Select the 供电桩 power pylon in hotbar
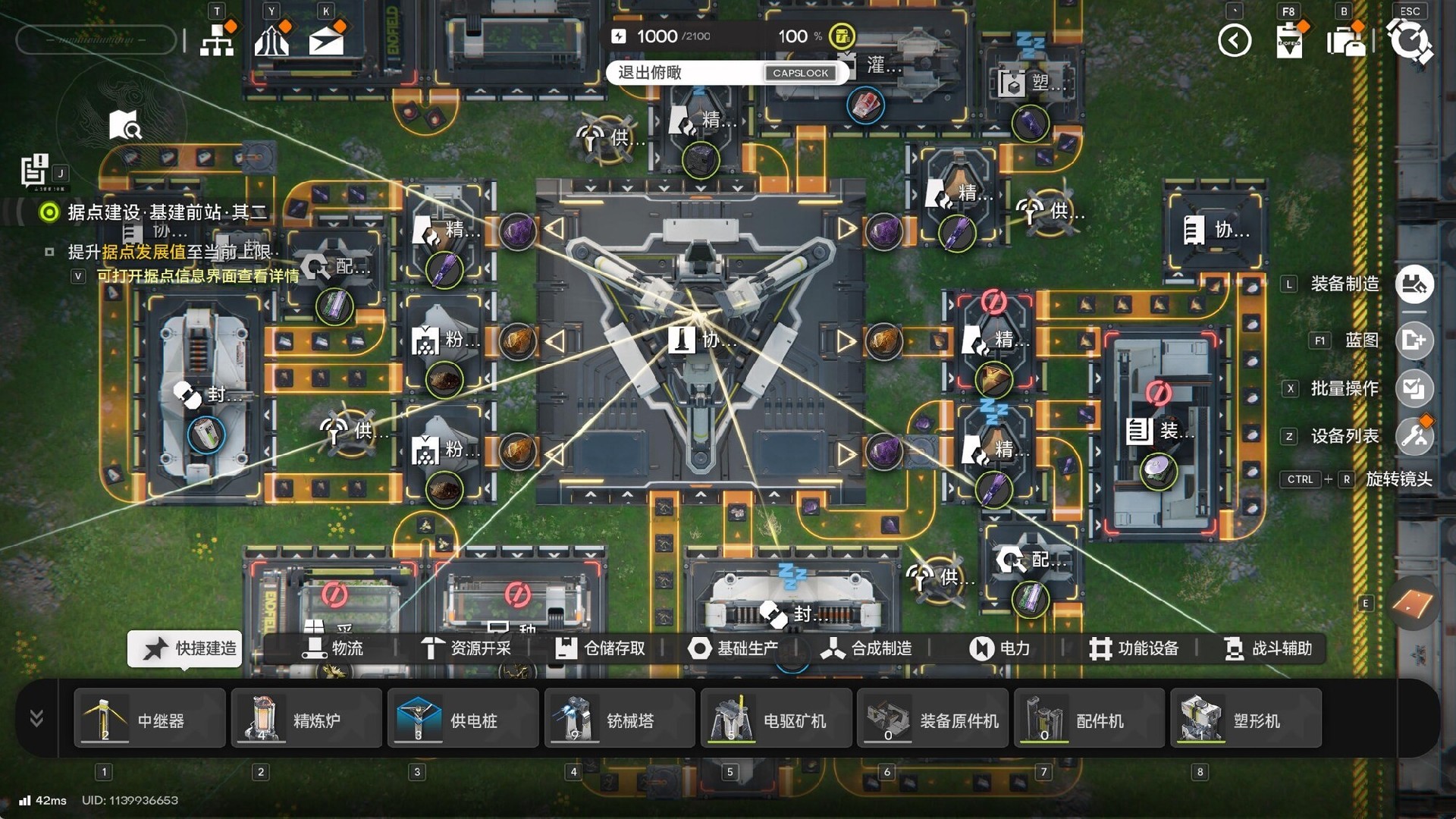This screenshot has height=819, width=1456. coord(463,718)
